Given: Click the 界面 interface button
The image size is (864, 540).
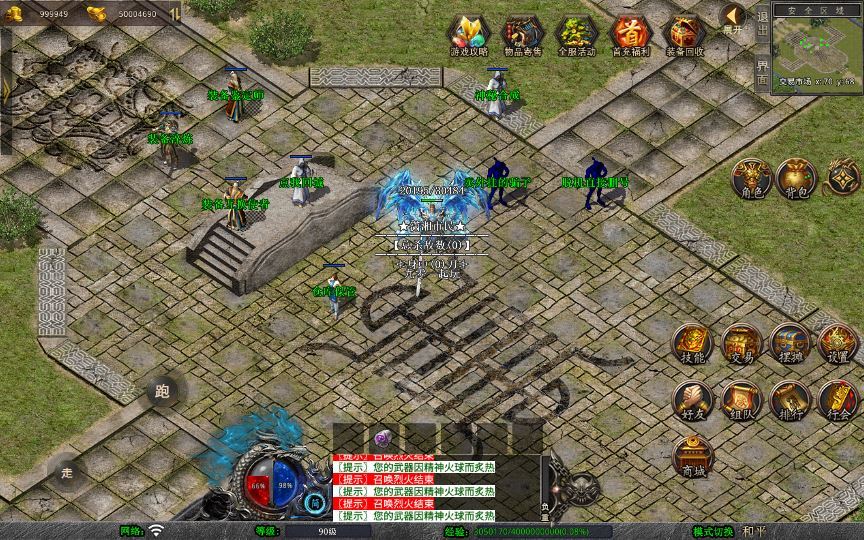Looking at the screenshot, I should [763, 72].
